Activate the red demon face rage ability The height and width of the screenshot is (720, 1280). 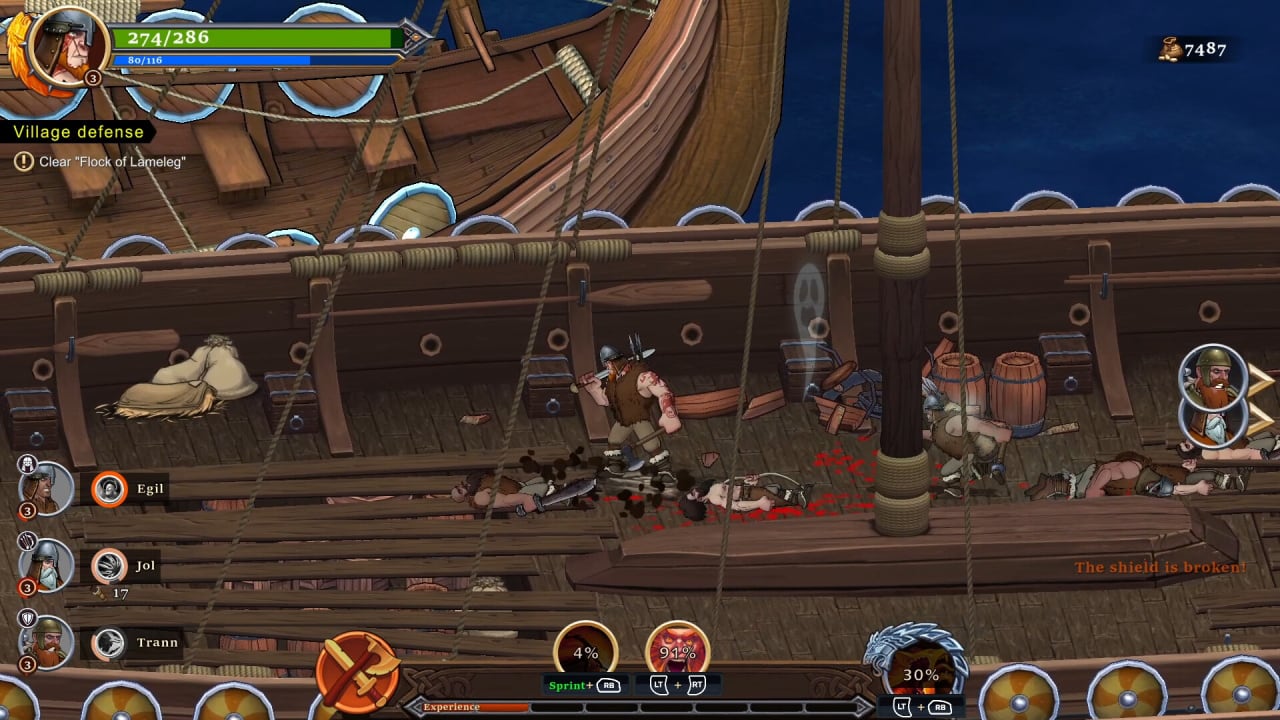click(677, 651)
